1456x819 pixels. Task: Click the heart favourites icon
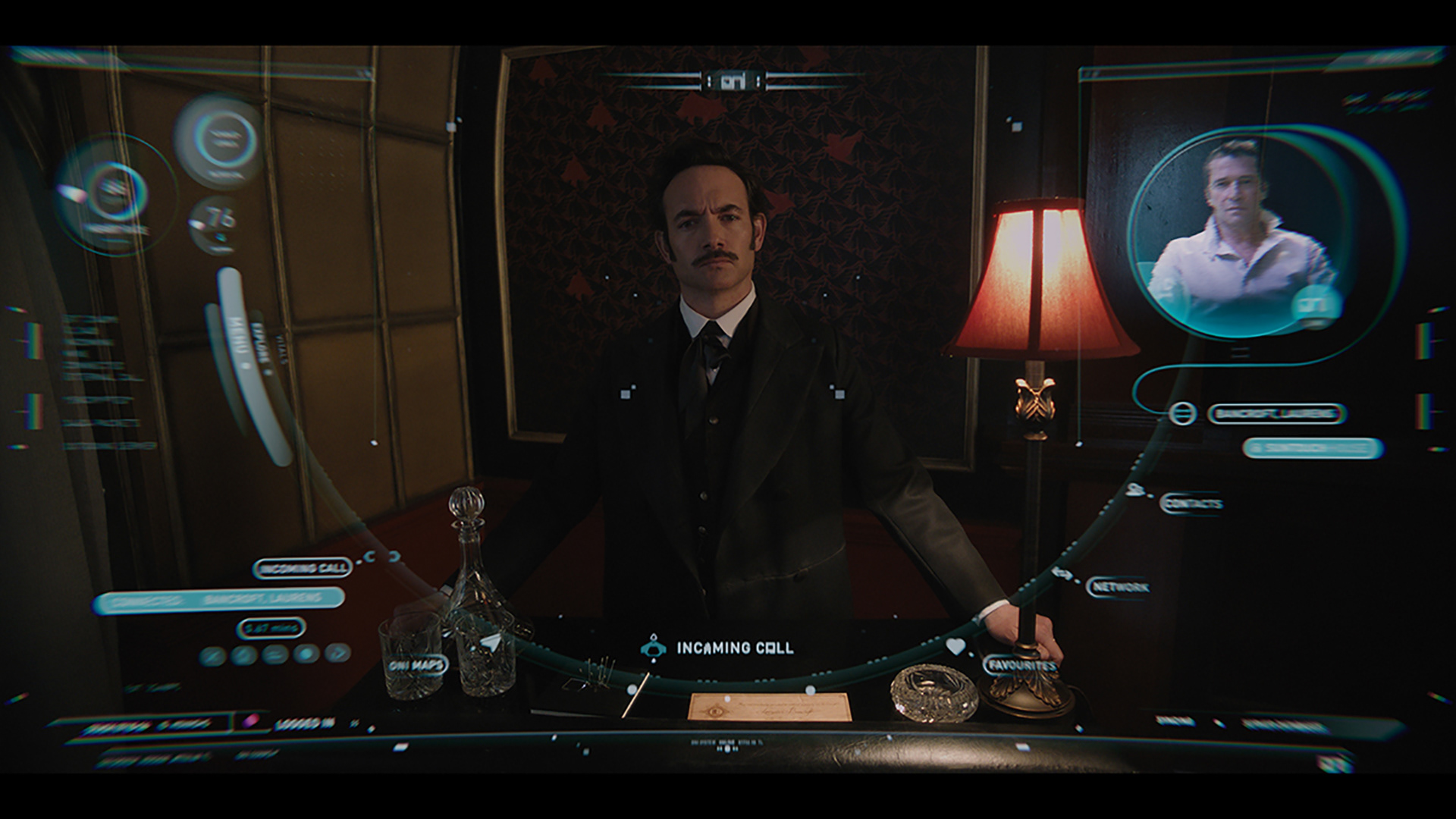point(955,648)
